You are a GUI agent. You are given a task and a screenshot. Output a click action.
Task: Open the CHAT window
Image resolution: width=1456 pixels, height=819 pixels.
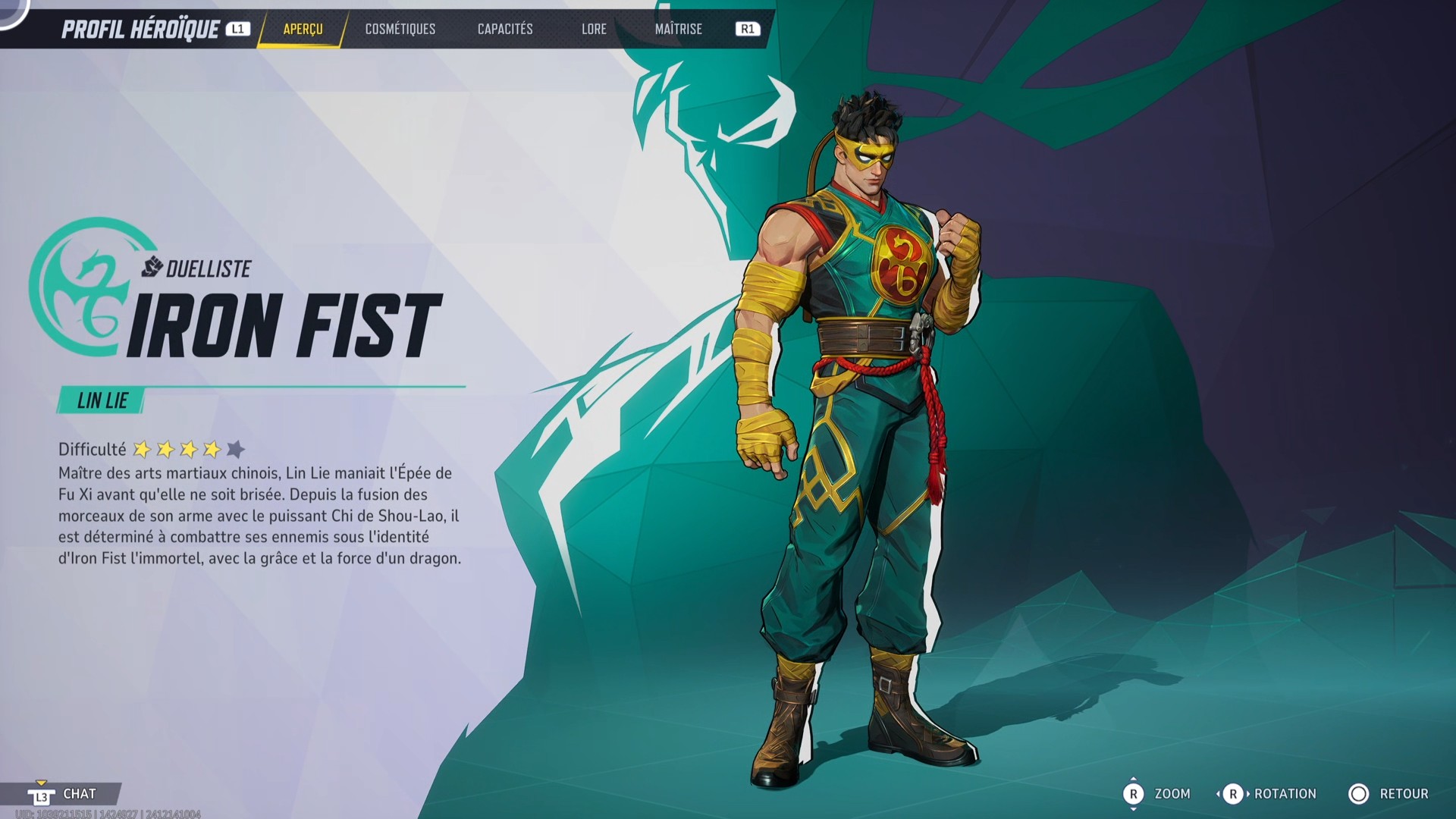(x=78, y=794)
